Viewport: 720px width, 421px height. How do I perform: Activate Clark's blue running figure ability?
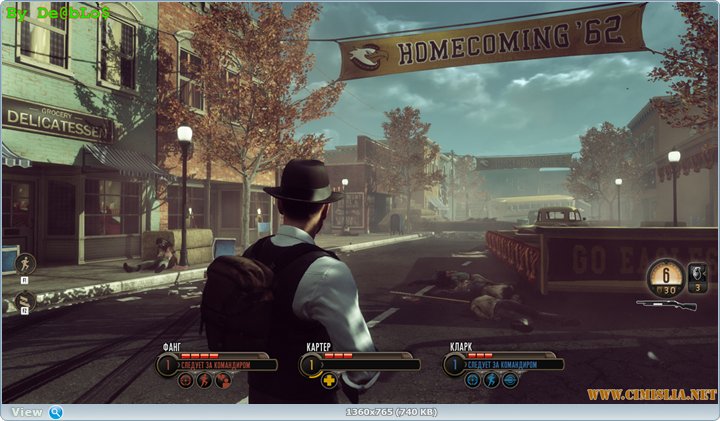(491, 380)
